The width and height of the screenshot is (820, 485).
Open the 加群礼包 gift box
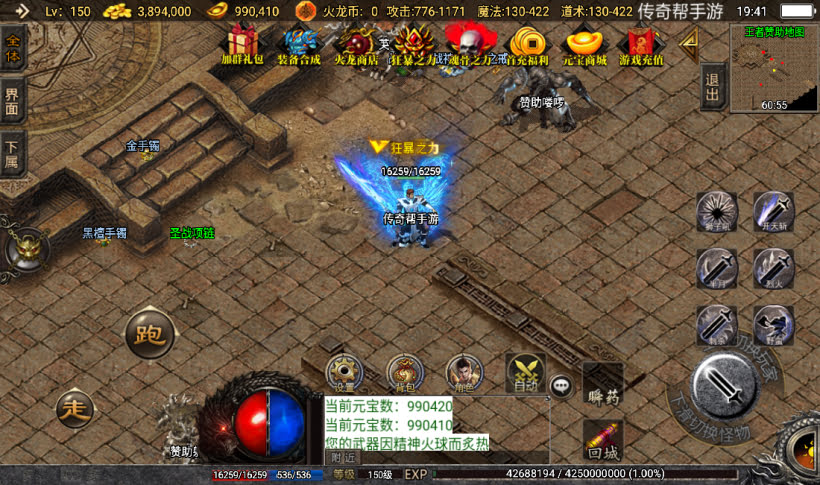(241, 42)
